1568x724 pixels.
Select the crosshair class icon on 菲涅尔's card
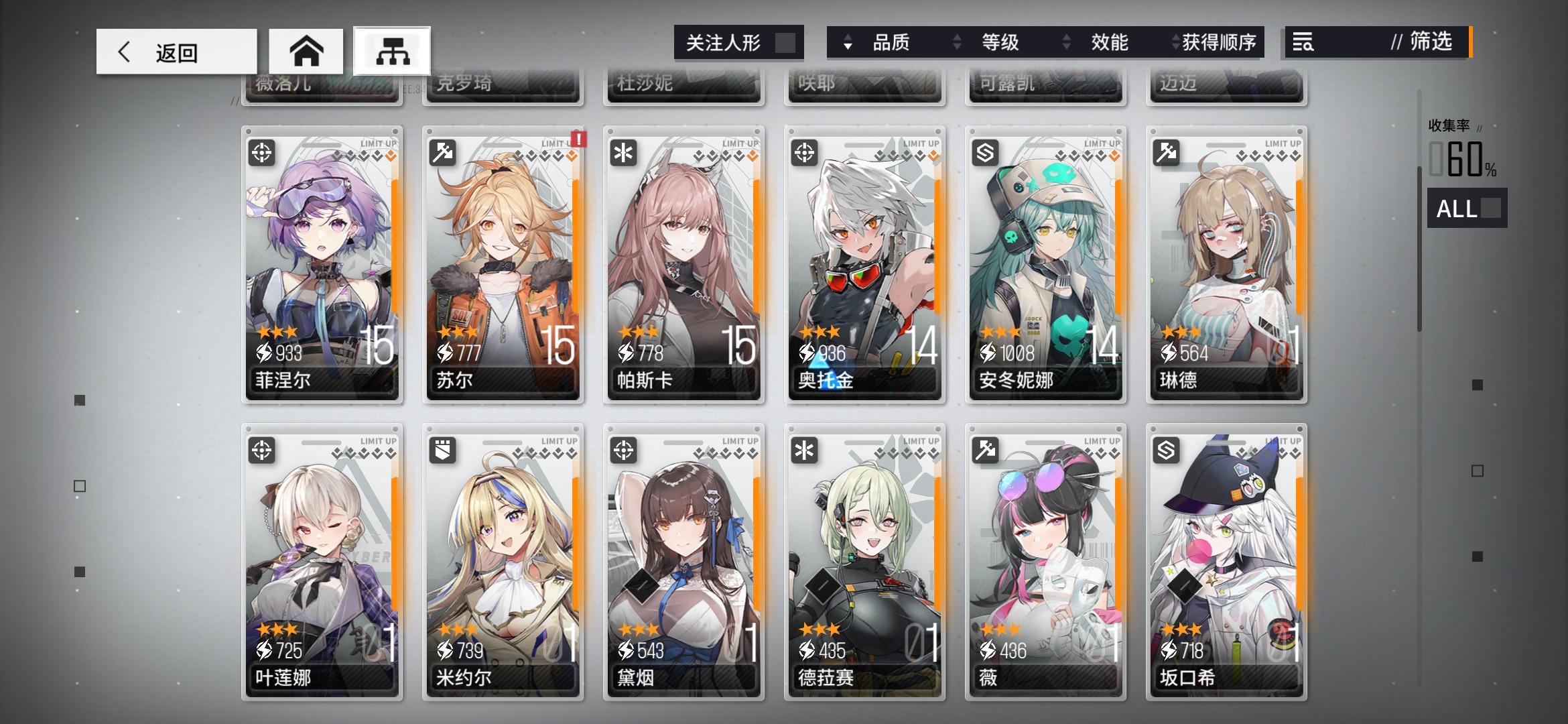[x=261, y=154]
